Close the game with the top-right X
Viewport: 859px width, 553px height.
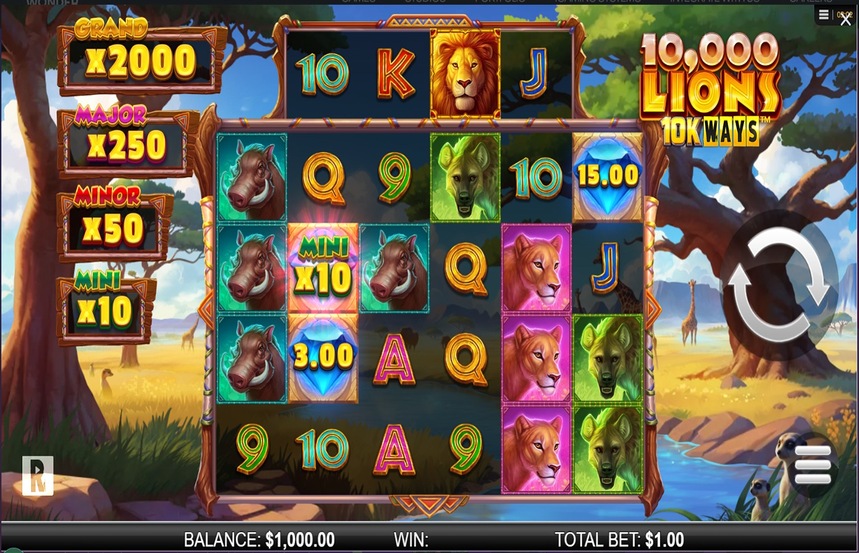pyautogui.click(x=846, y=19)
